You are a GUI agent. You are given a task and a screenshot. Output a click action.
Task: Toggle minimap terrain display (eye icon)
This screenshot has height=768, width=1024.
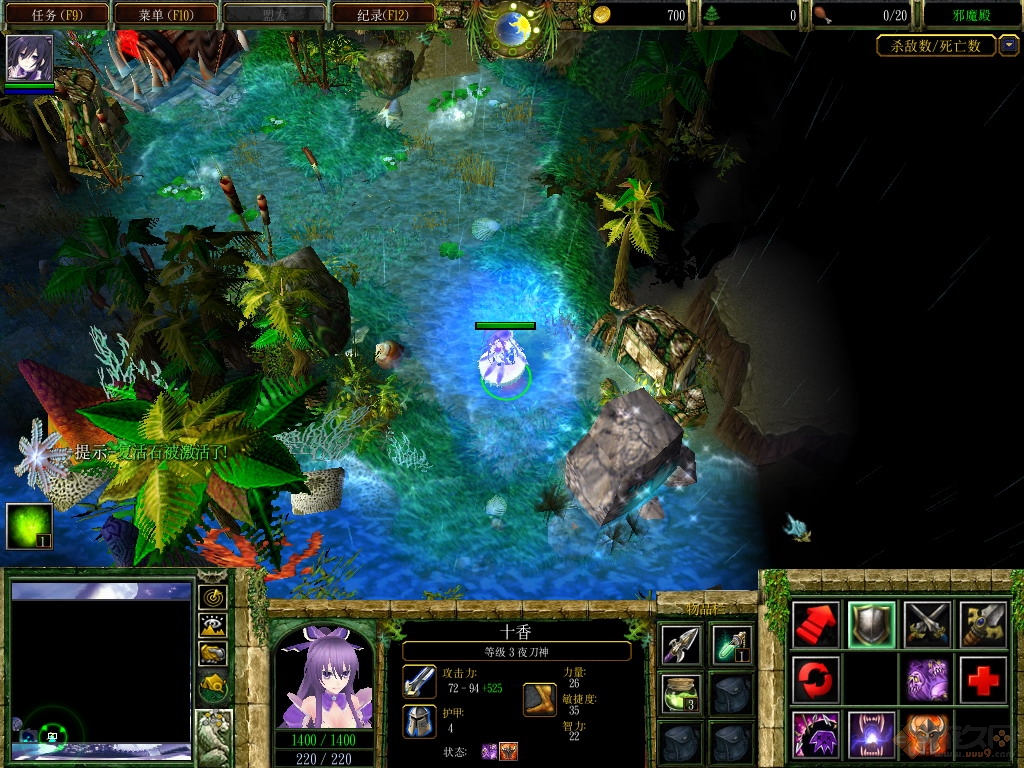click(213, 626)
